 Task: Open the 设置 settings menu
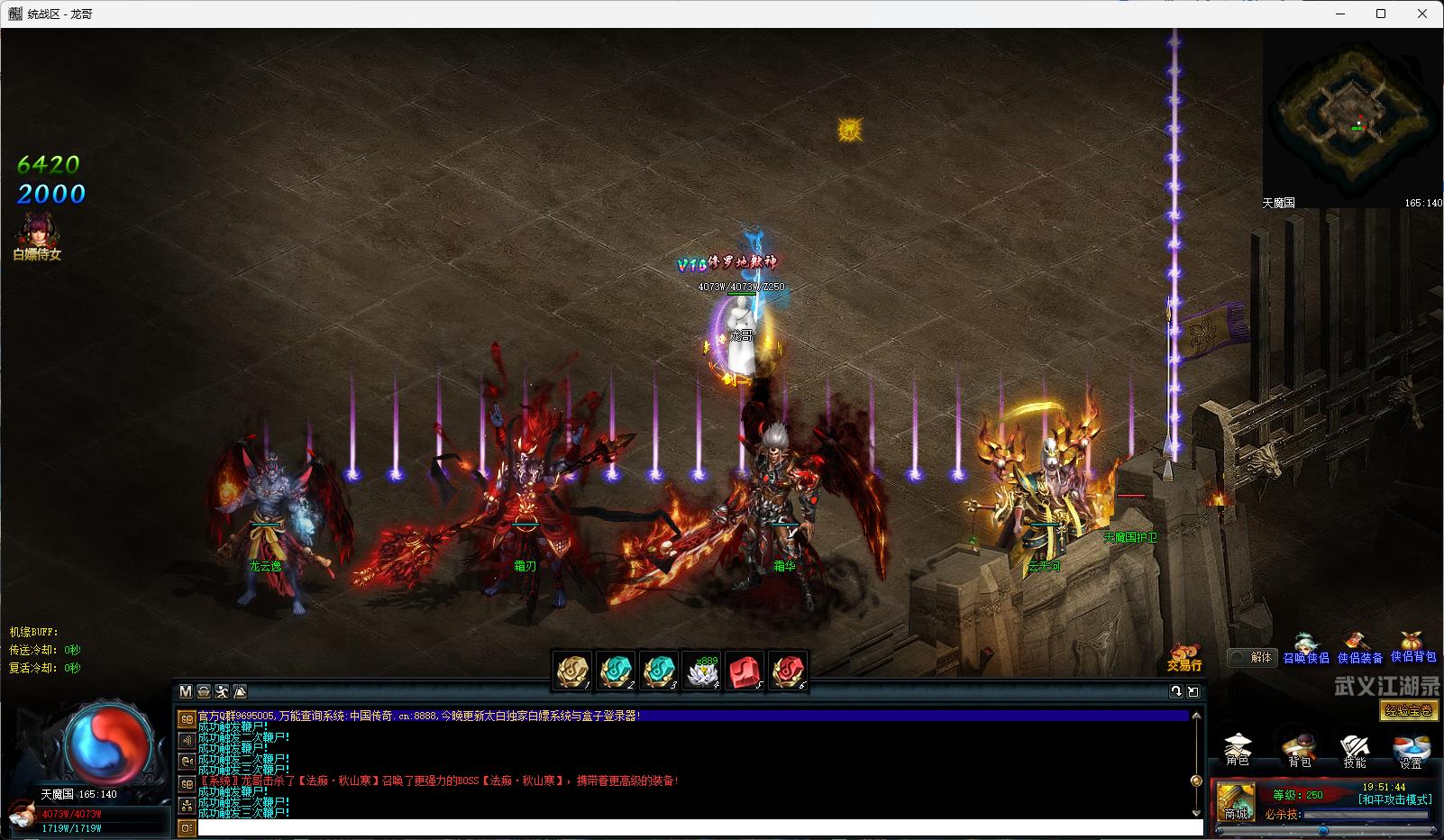click(1411, 750)
